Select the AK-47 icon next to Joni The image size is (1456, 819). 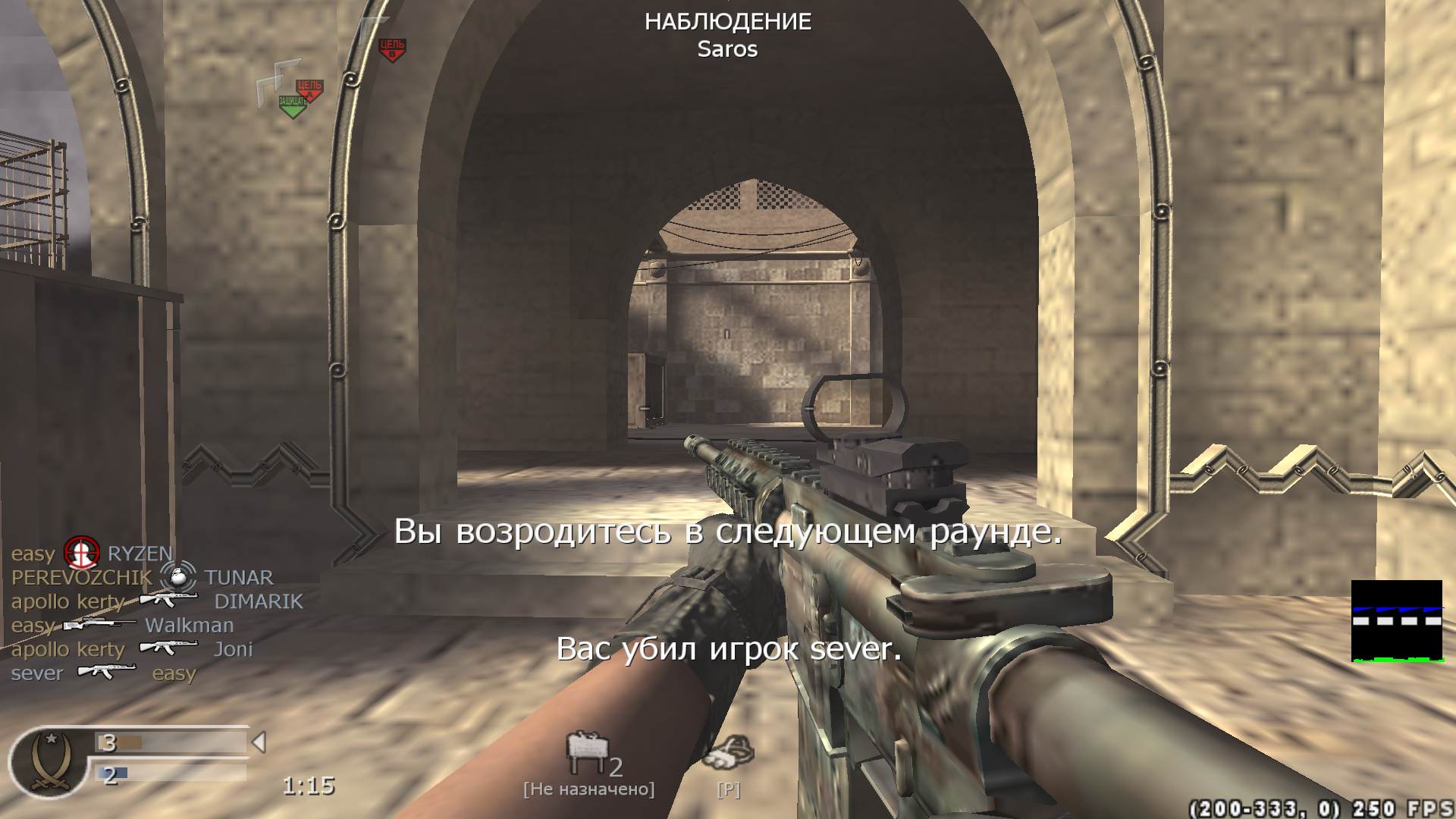coord(168,649)
